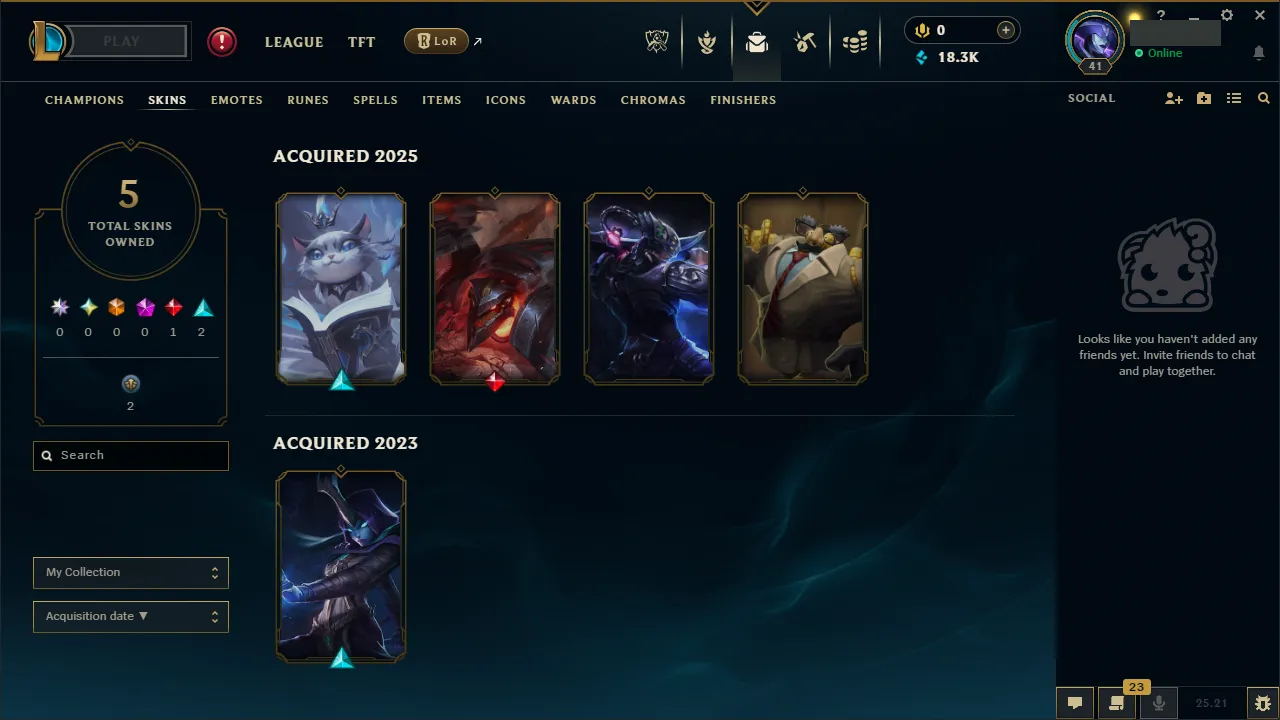Open the CHROMAS collection tab
Viewport: 1280px width, 720px height.
[x=653, y=100]
